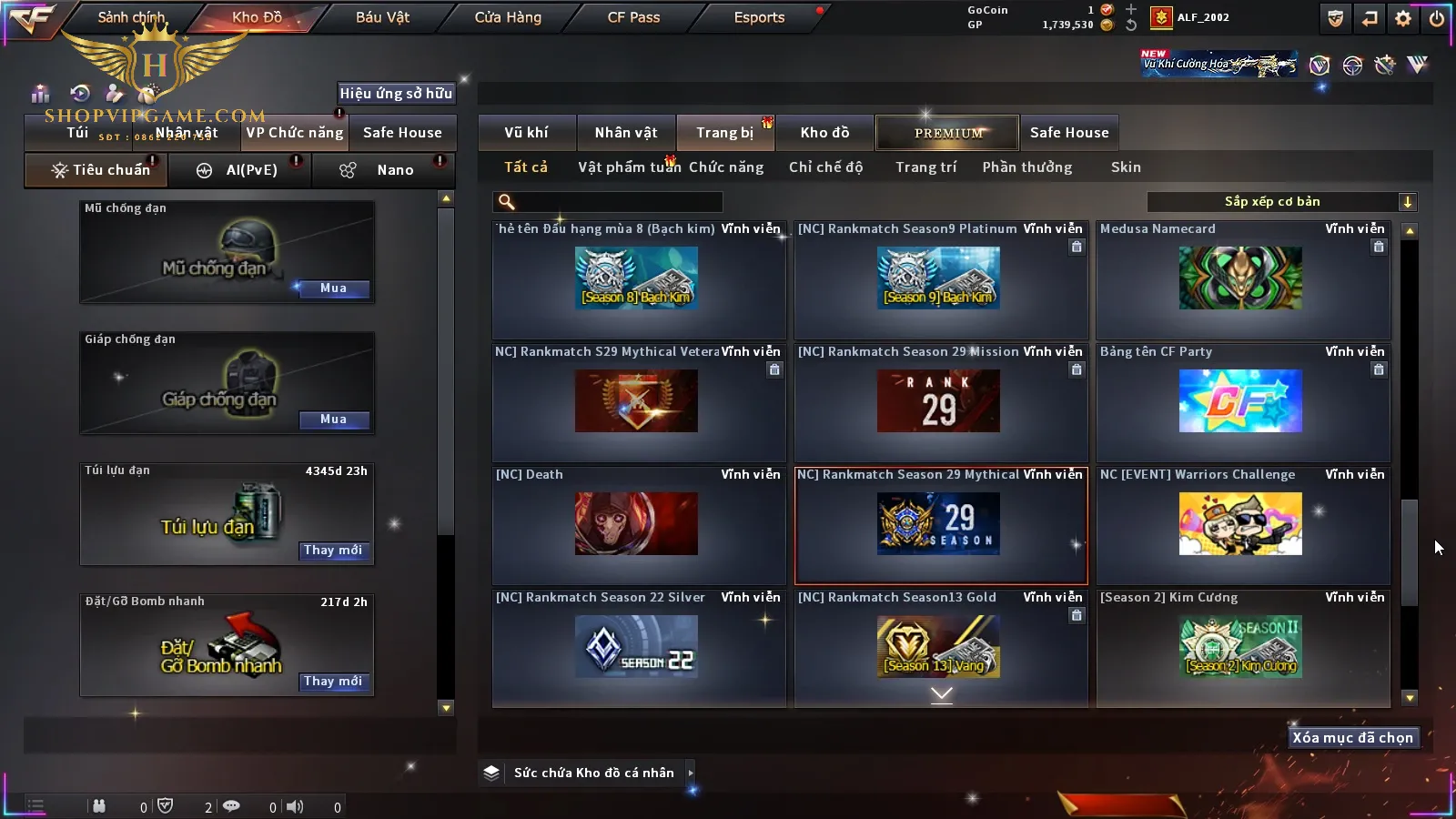Expand Sức chứa Kho đồ cá nhân
The height and width of the screenshot is (819, 1456).
(x=593, y=773)
